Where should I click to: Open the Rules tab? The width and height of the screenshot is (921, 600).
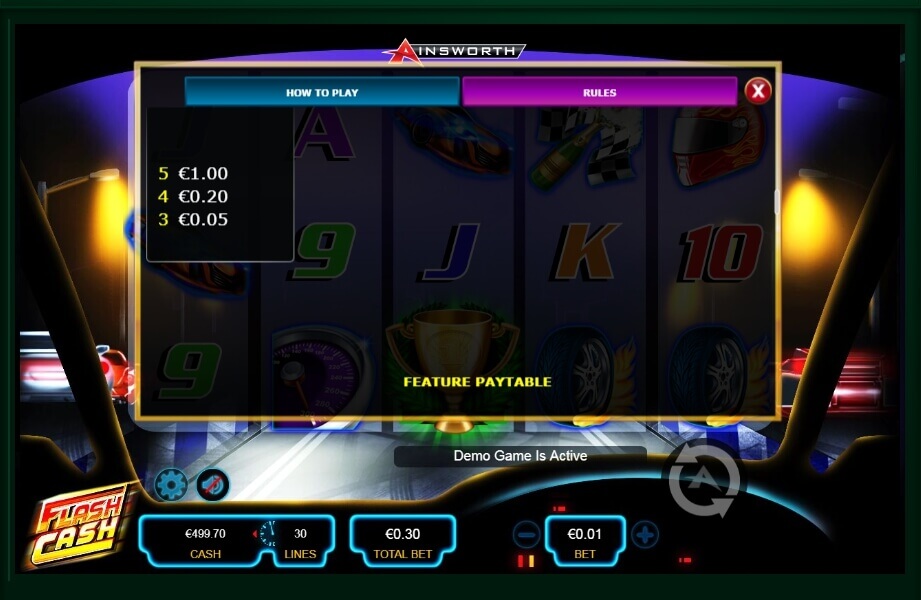[599, 92]
